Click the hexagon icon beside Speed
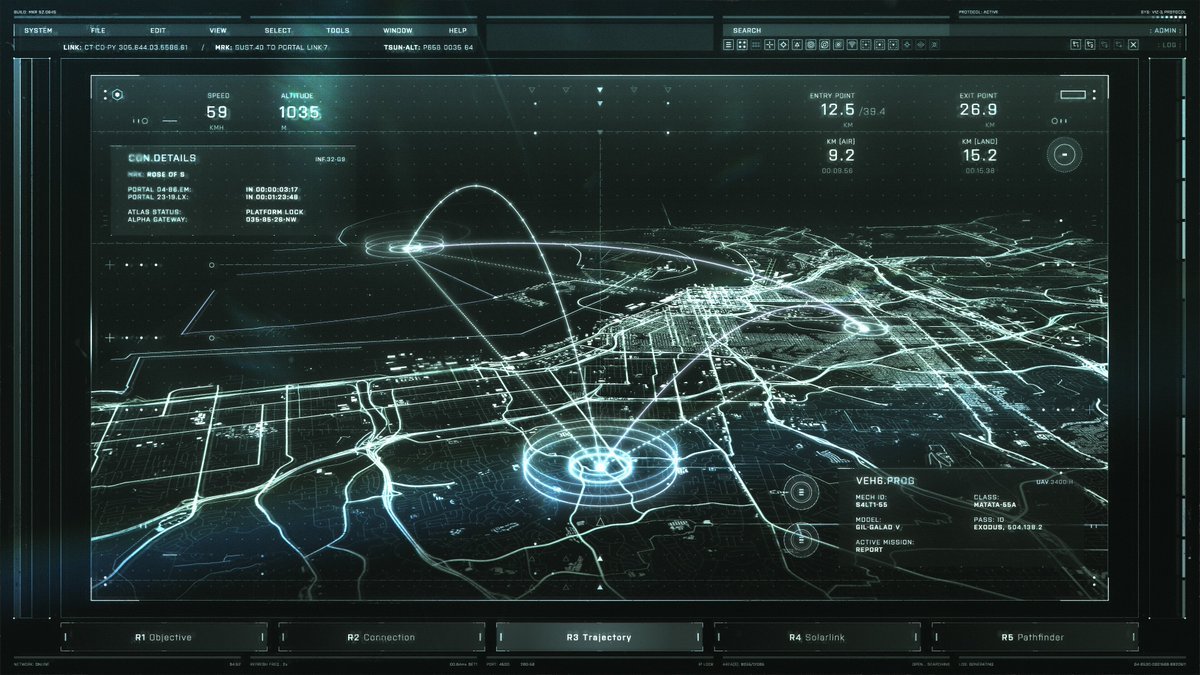Screen dimensions: 1200x675 [x=117, y=95]
